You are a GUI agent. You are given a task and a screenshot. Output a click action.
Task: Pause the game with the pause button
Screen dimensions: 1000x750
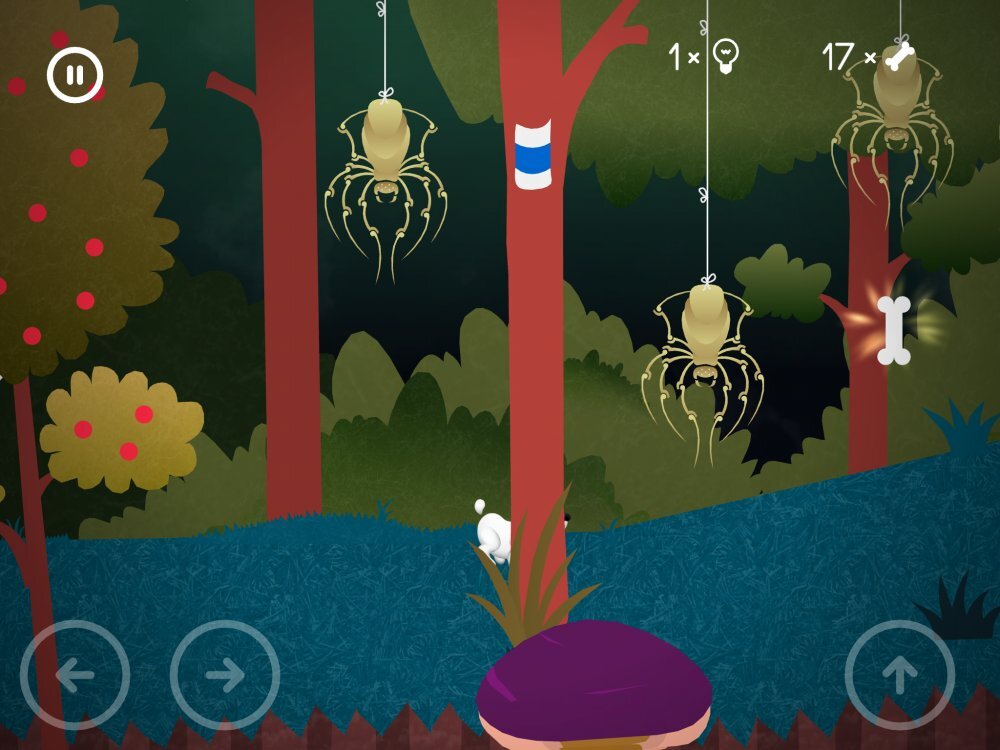(x=75, y=75)
